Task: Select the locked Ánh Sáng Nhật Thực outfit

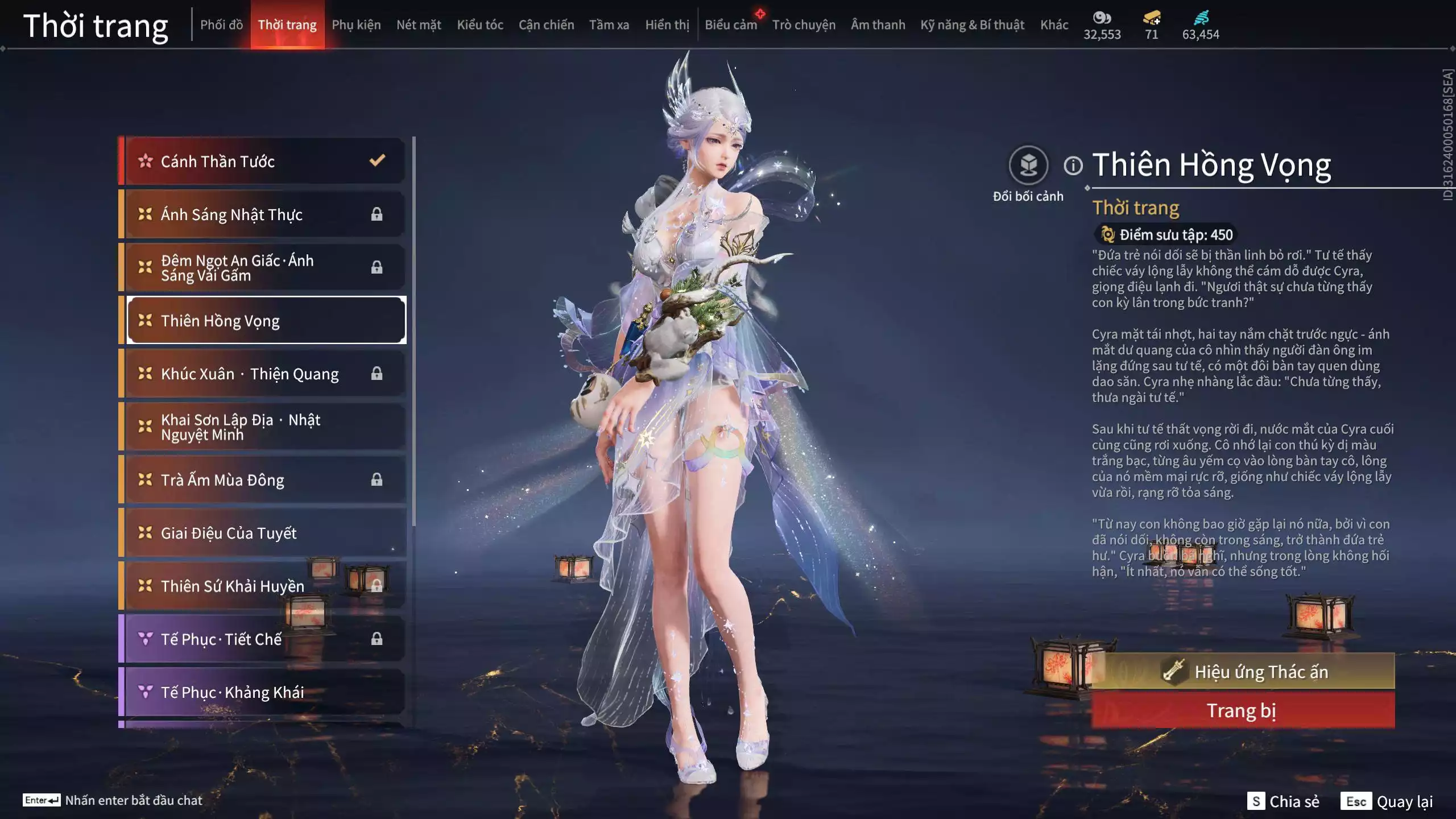Action: click(x=264, y=214)
